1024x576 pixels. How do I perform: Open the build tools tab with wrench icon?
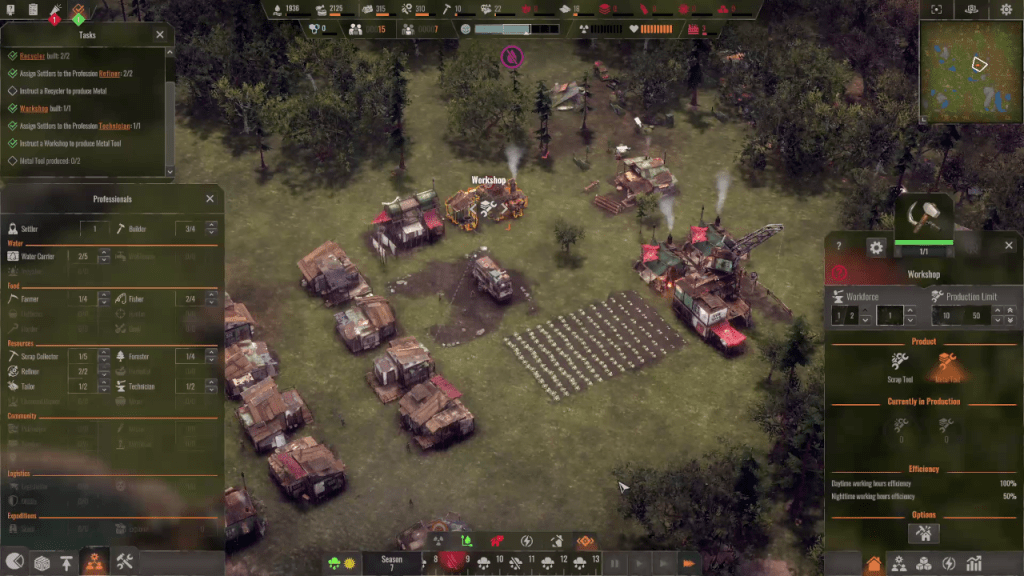[125, 561]
